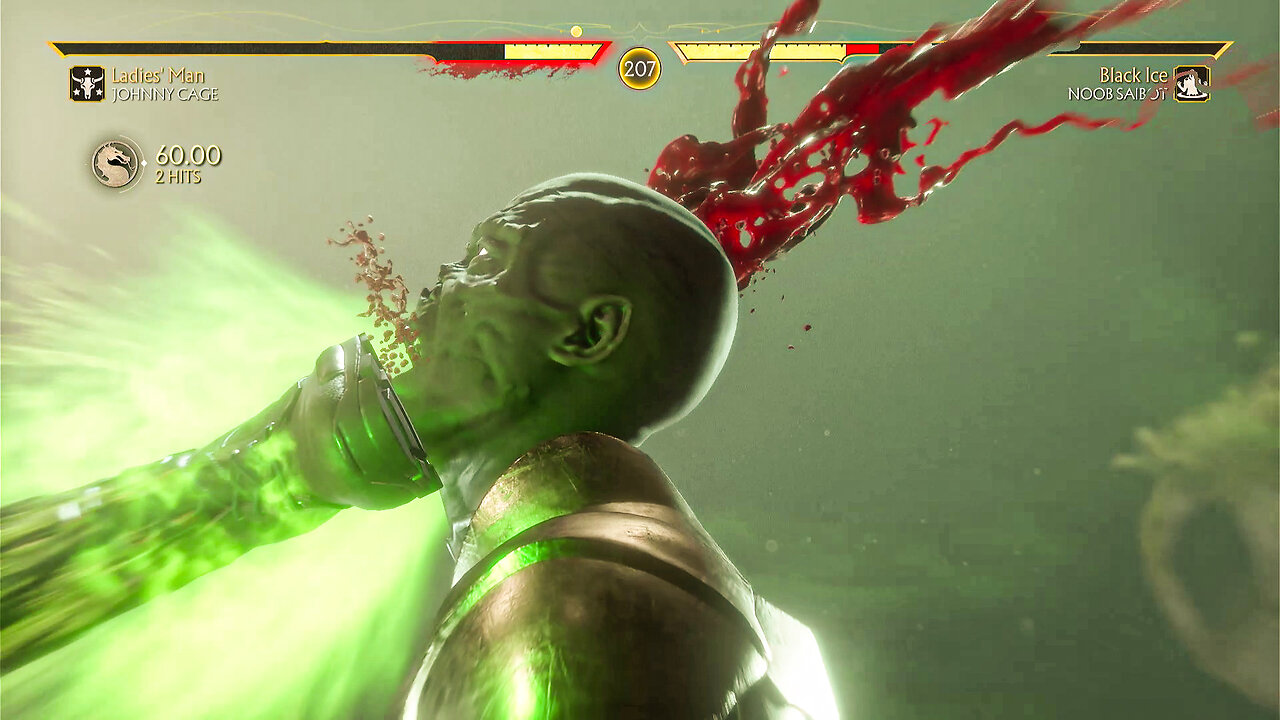Select the dragon medallion combo icon
This screenshot has width=1280, height=720.
point(117,163)
